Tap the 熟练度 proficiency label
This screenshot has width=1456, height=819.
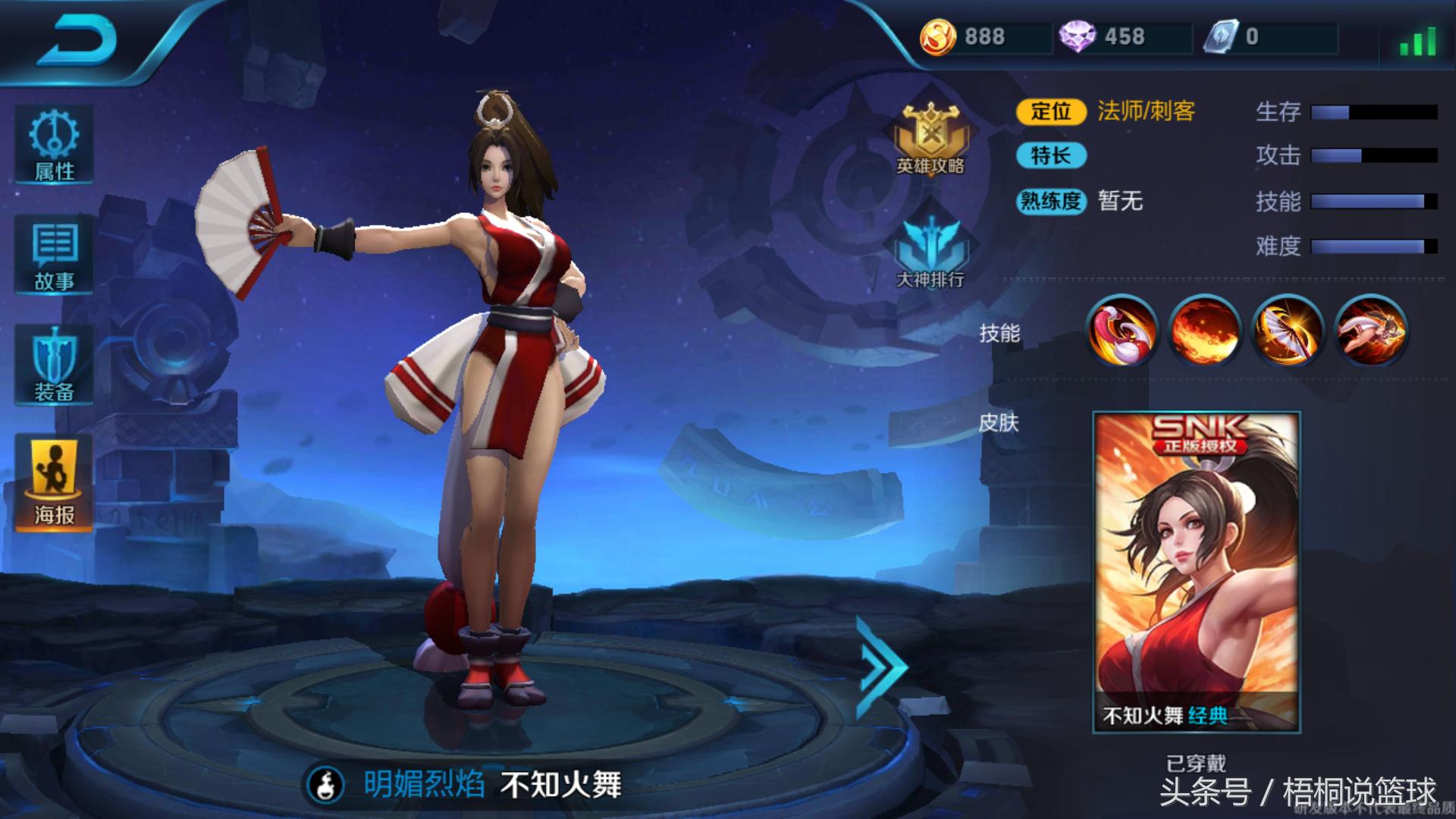(x=1053, y=202)
